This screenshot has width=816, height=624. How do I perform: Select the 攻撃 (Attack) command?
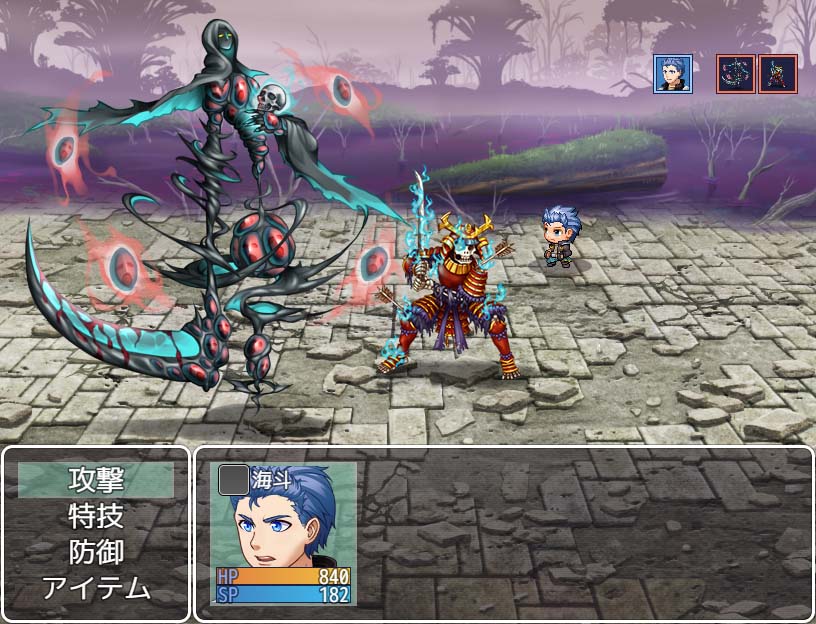pyautogui.click(x=96, y=480)
